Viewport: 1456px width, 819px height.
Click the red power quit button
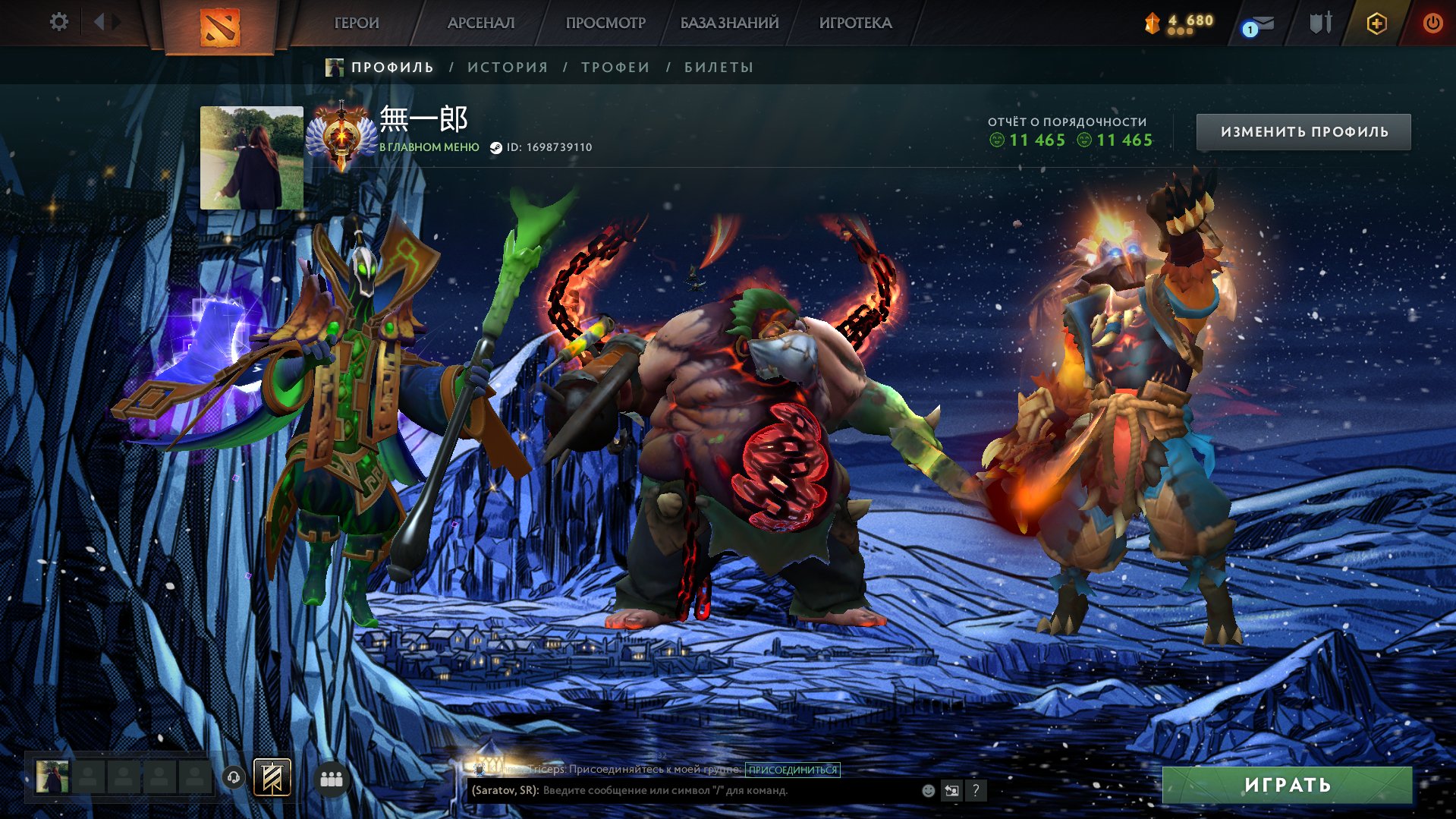point(1432,24)
